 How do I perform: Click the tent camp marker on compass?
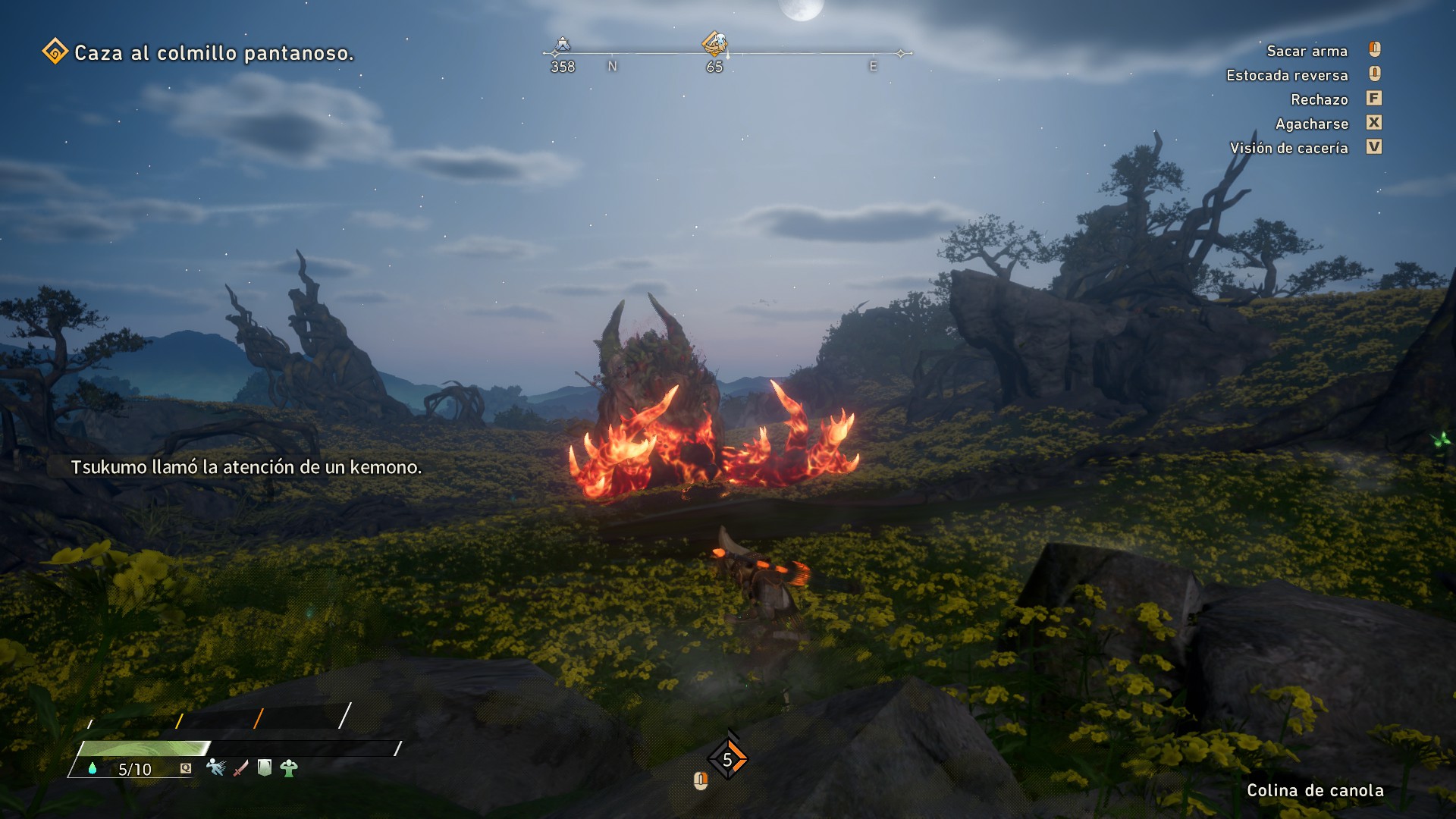pos(562,45)
